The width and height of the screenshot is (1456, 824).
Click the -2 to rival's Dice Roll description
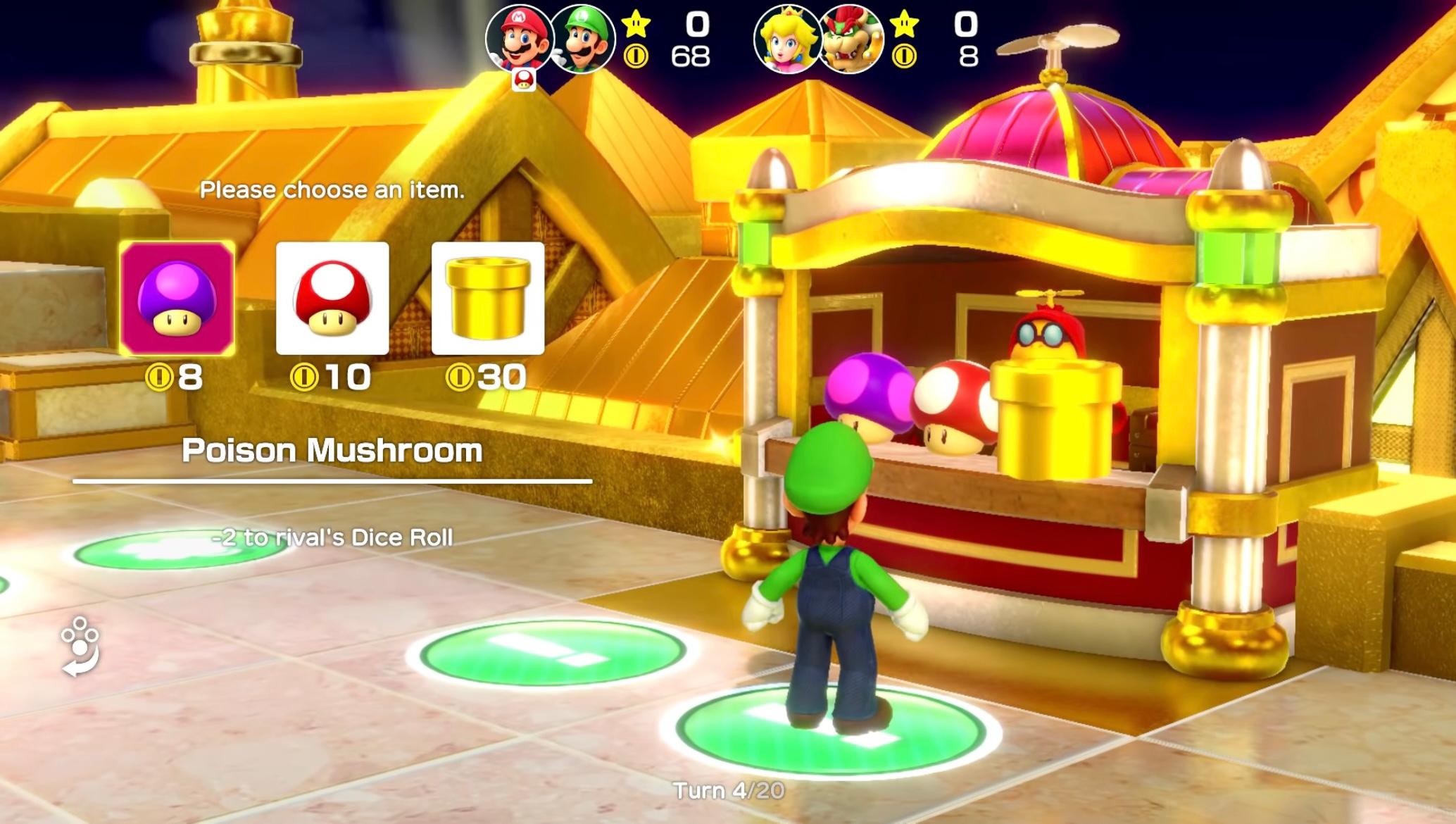(332, 537)
